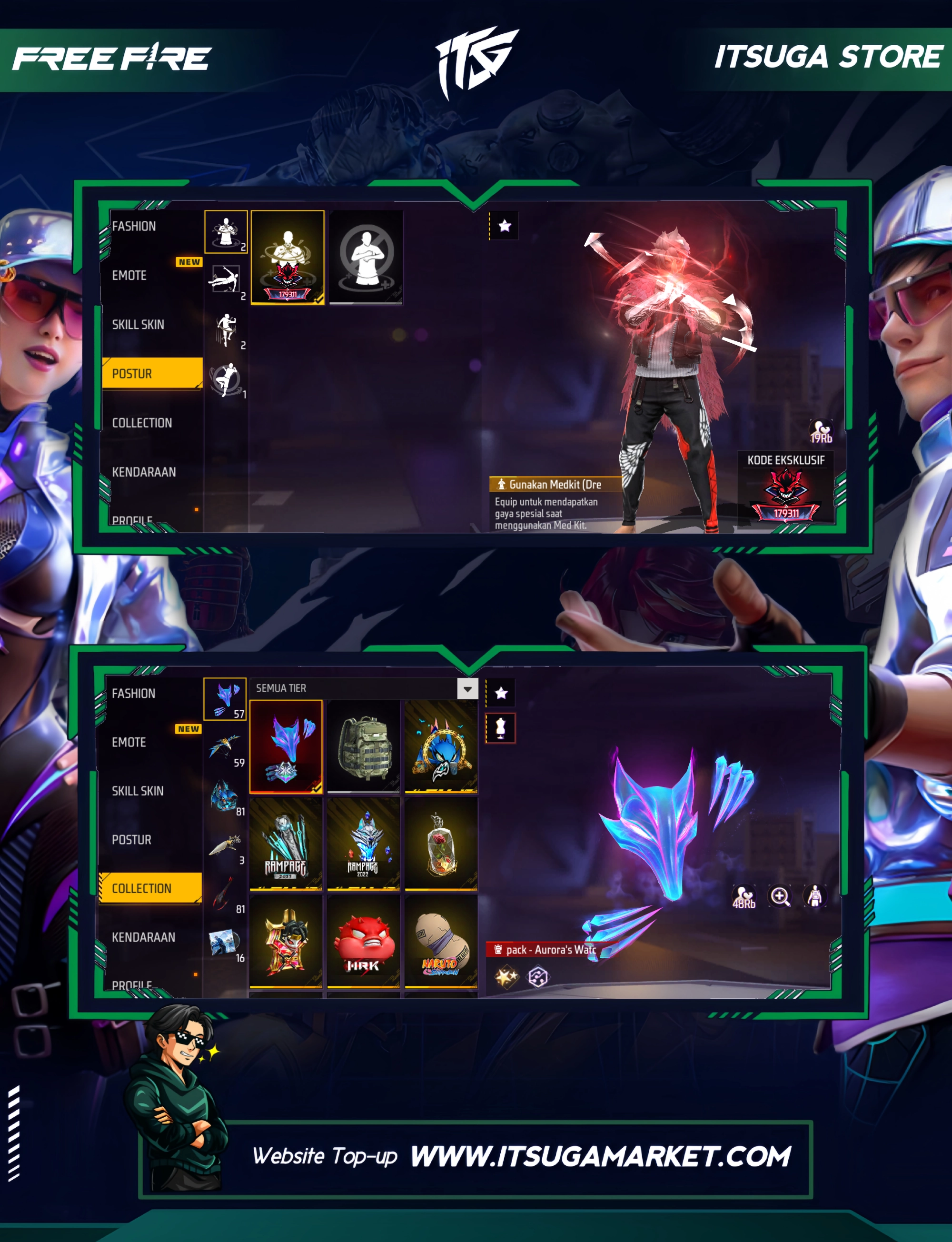Click the 48Rb likes icon
952x1242 pixels.
pos(744,896)
